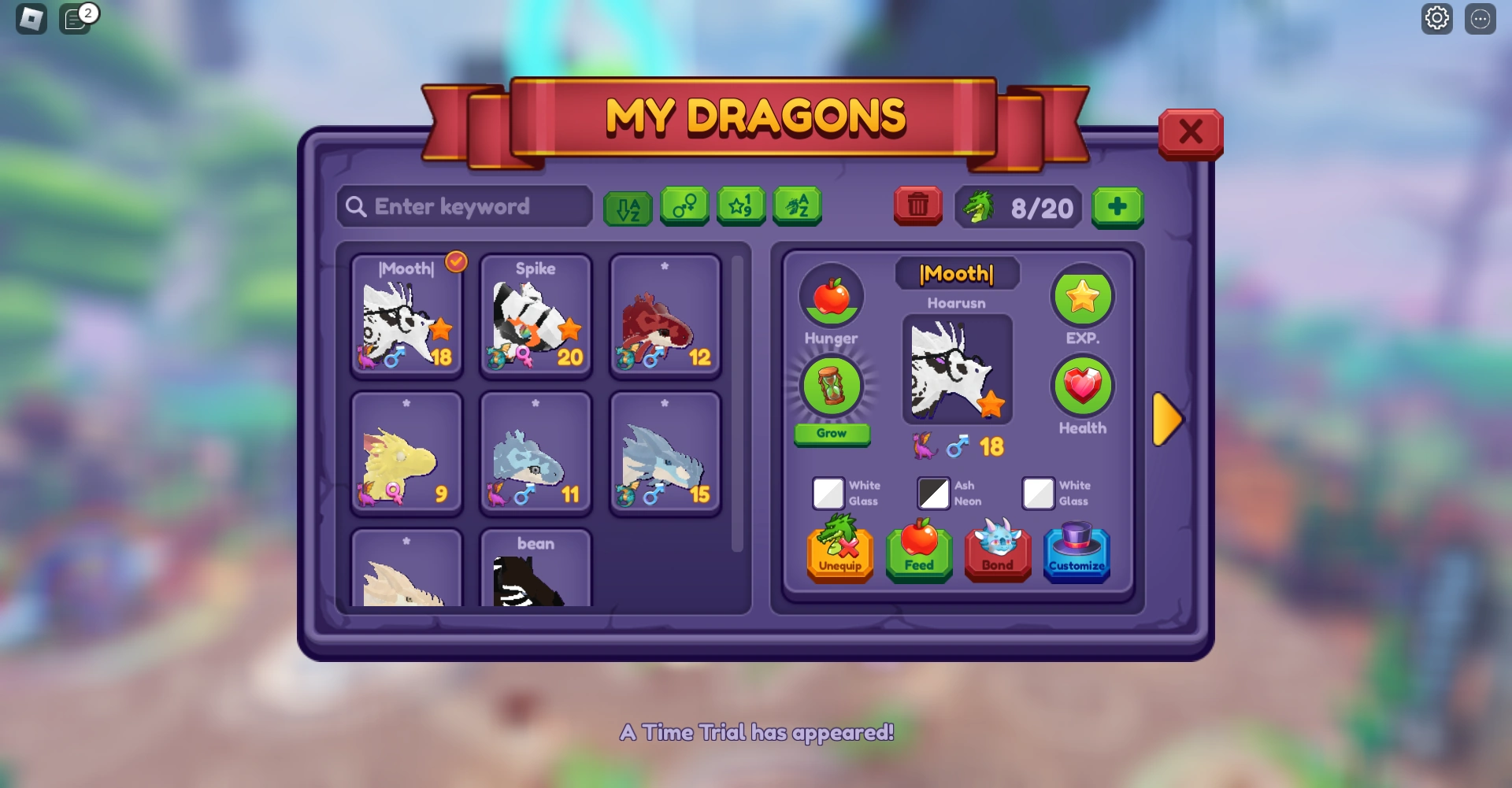Sort dragons alphabetically with the A-Z arrow icon
This screenshot has width=1512, height=788.
point(628,207)
